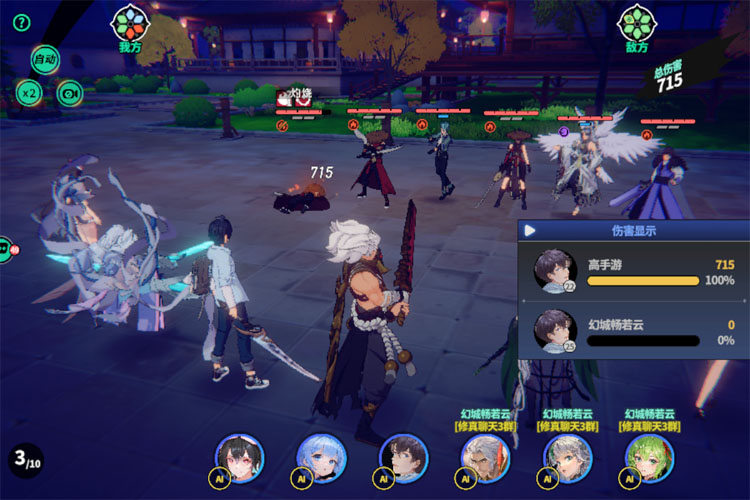Collapse the 伤害显示 panel with its arrow

click(x=530, y=231)
